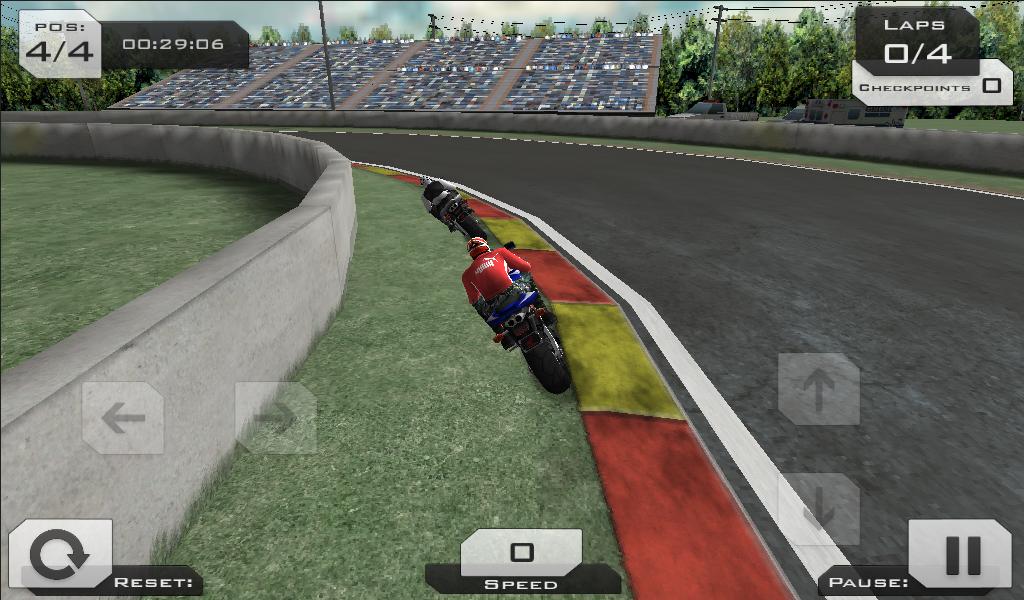Brake using the down arrow button
The height and width of the screenshot is (600, 1024).
[819, 509]
